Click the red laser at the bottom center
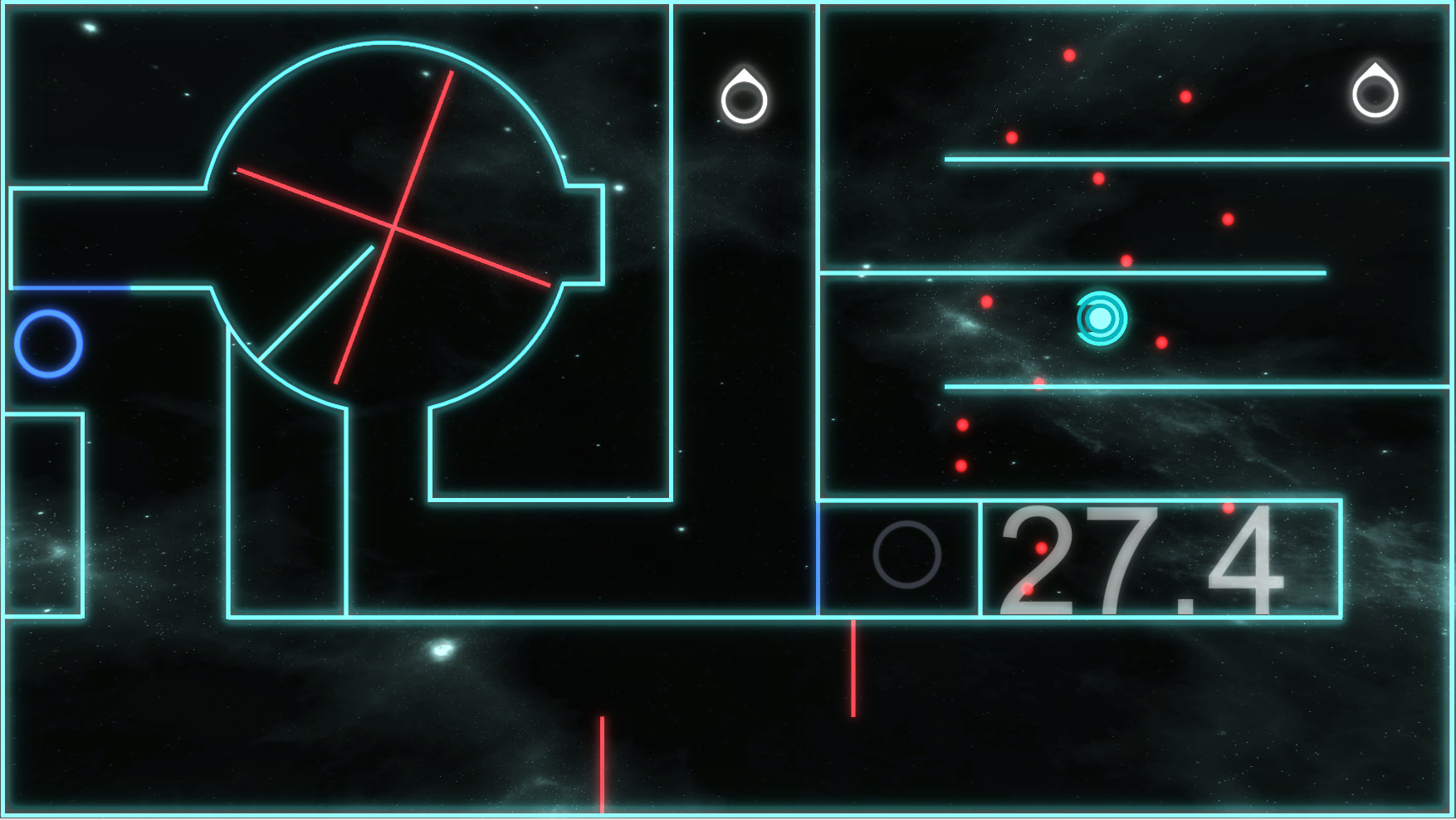 600,764
